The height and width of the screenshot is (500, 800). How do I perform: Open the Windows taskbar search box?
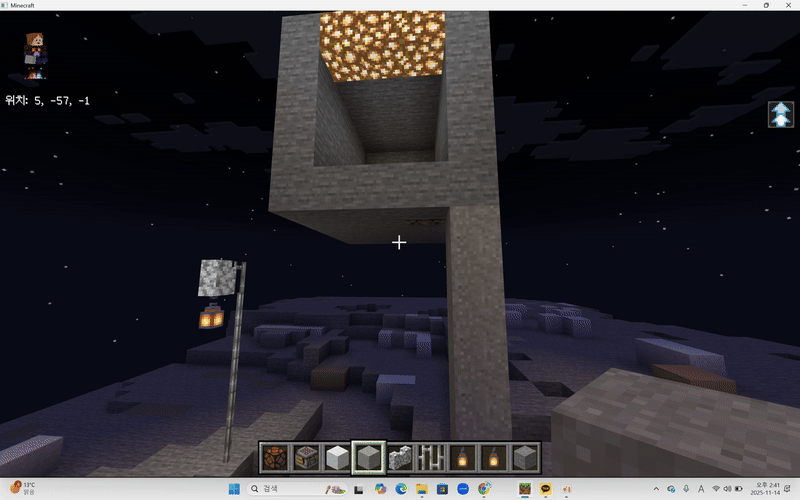(x=285, y=488)
